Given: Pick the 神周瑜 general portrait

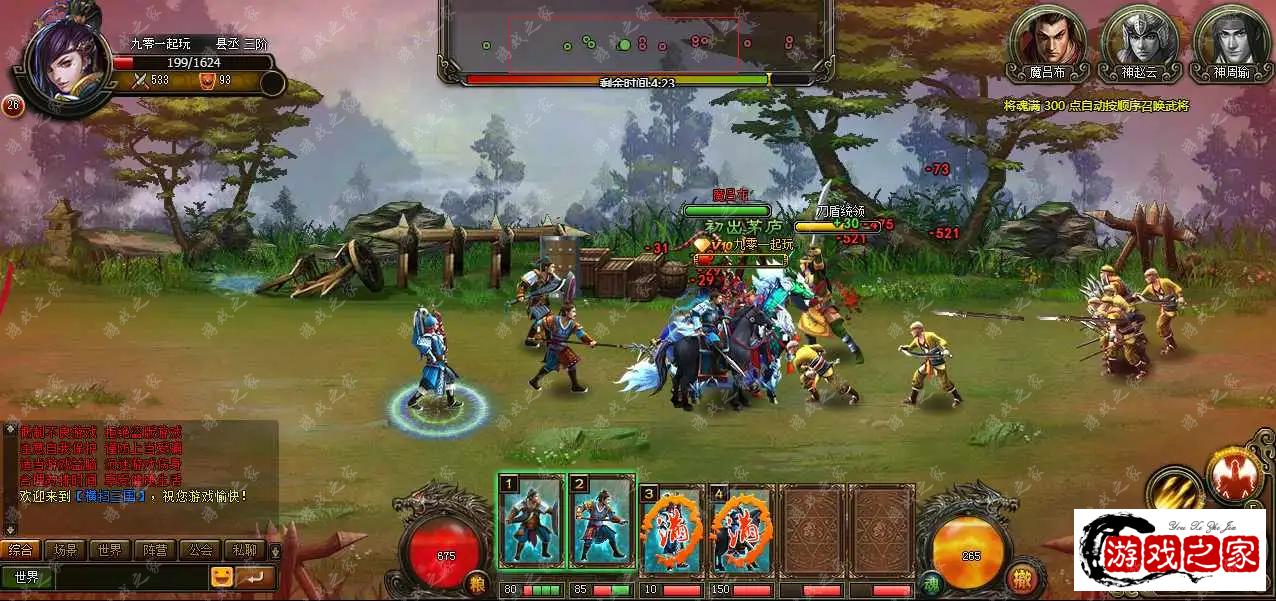Looking at the screenshot, I should 1230,39.
